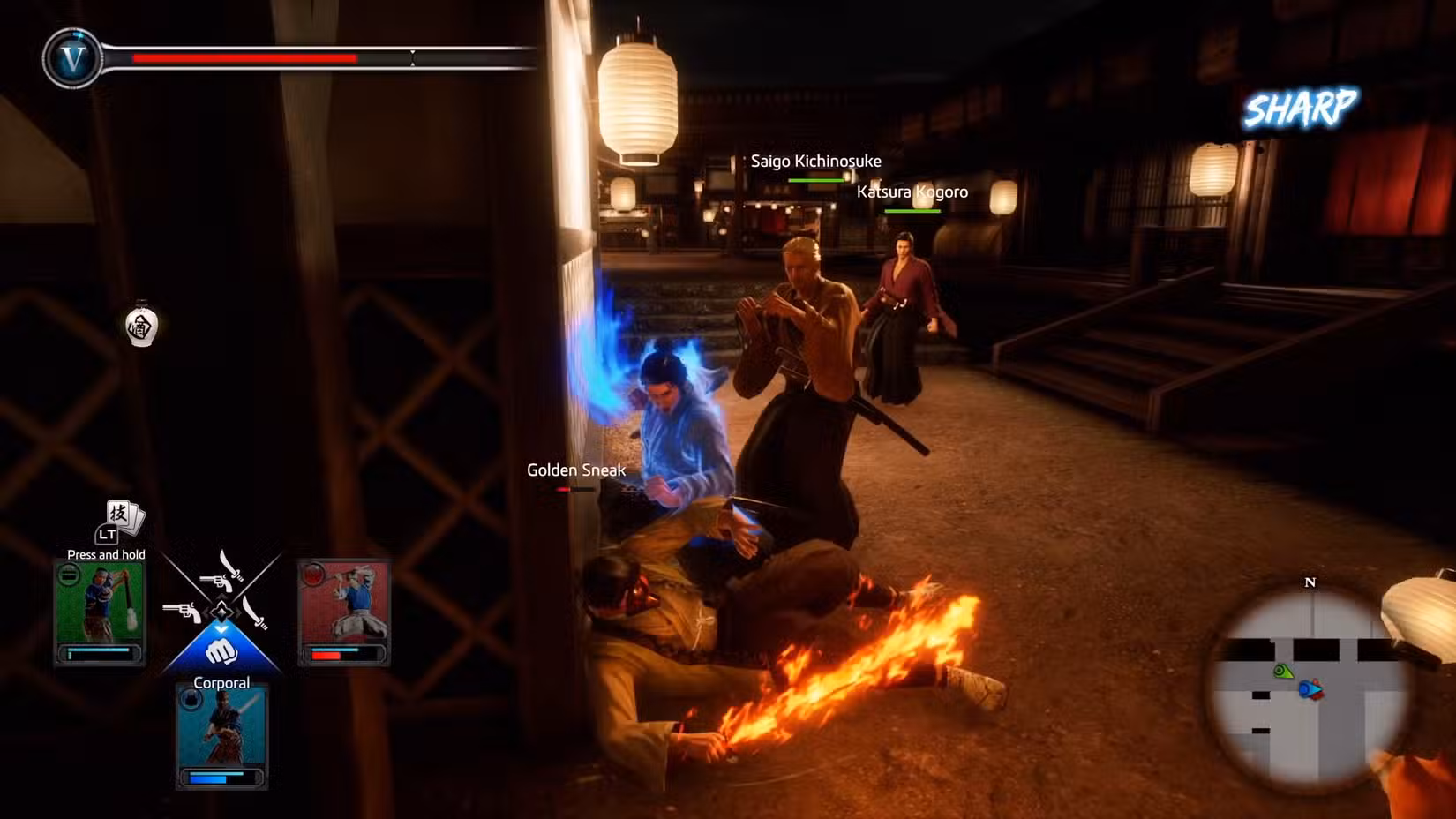The height and width of the screenshot is (819, 1456).
Task: Select the sake jar item icon
Action: [x=141, y=327]
